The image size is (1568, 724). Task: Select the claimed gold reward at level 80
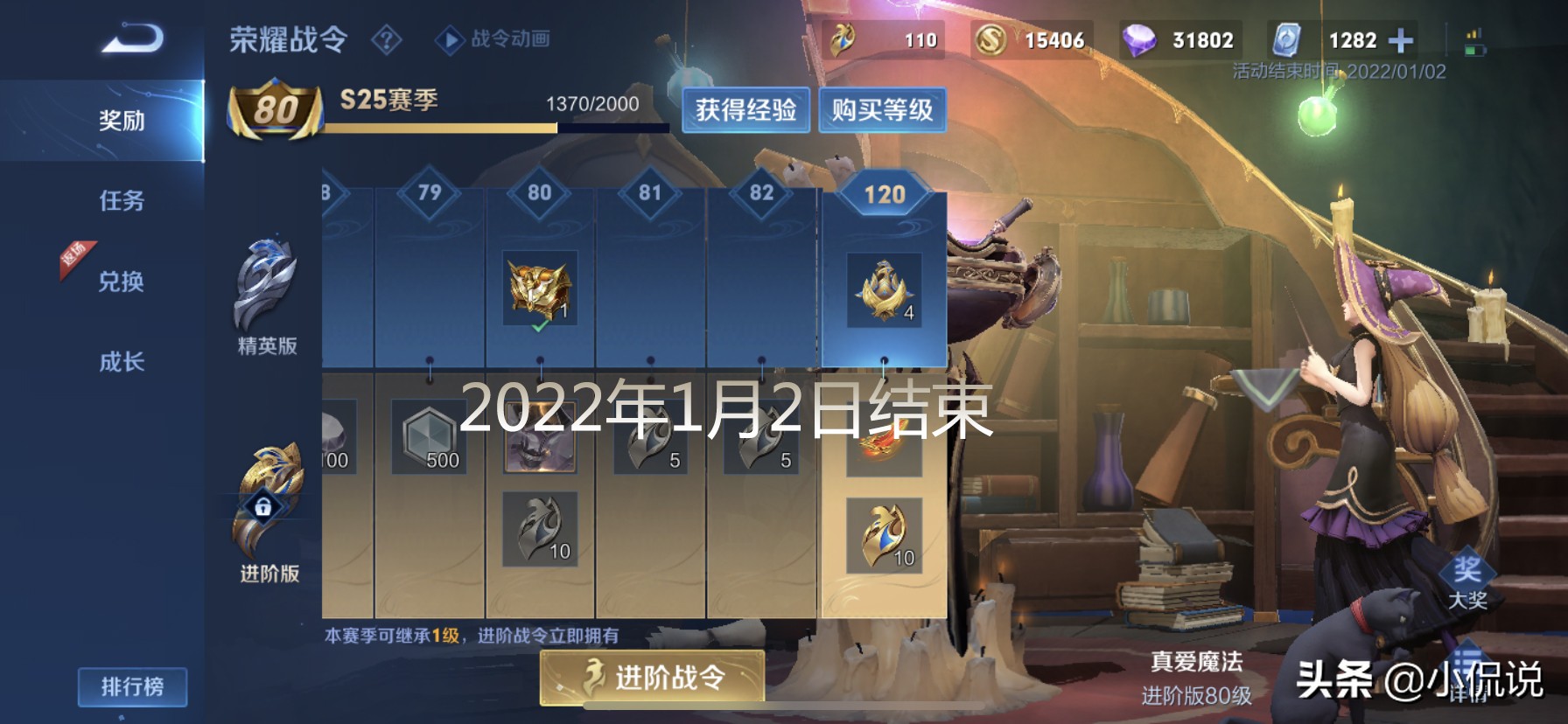[x=540, y=289]
